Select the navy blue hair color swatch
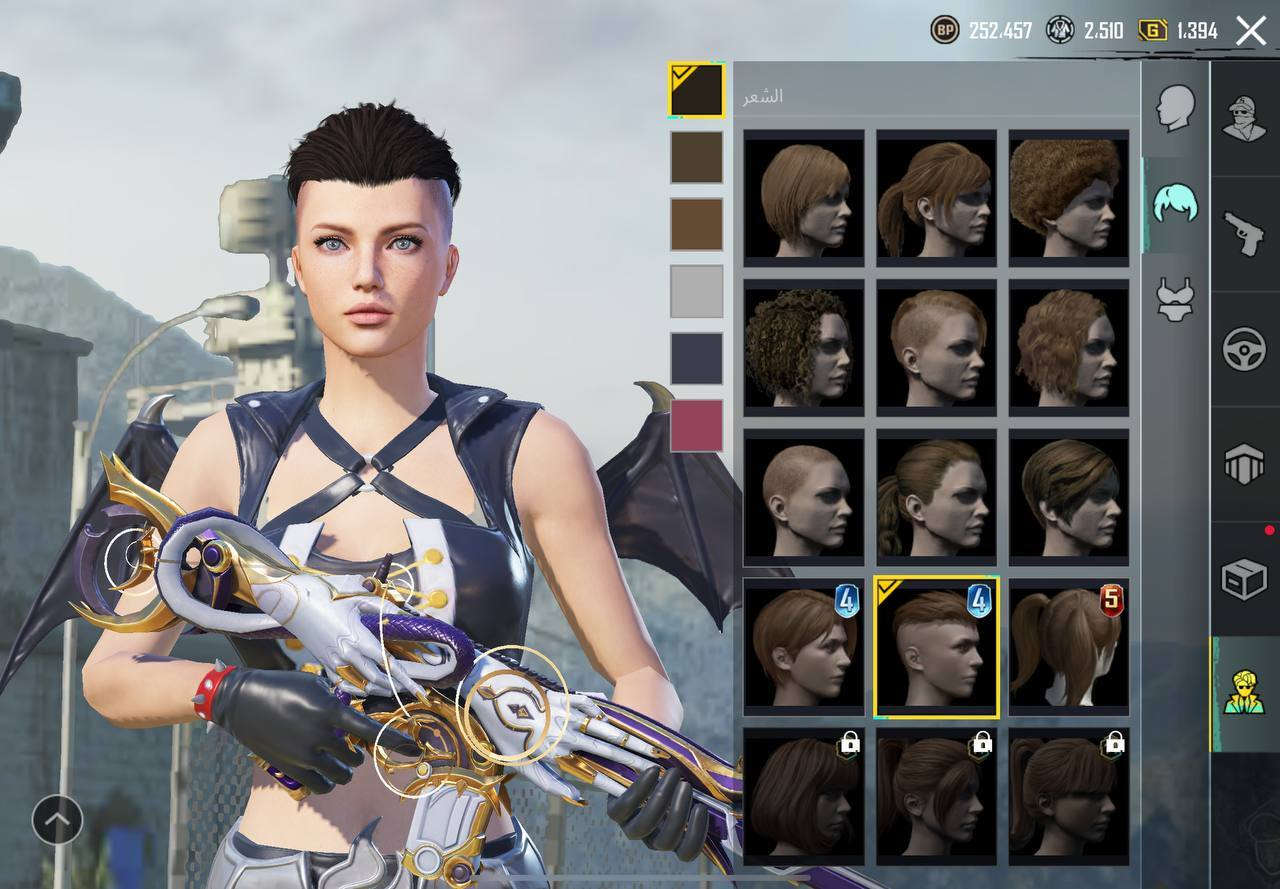 tap(696, 358)
